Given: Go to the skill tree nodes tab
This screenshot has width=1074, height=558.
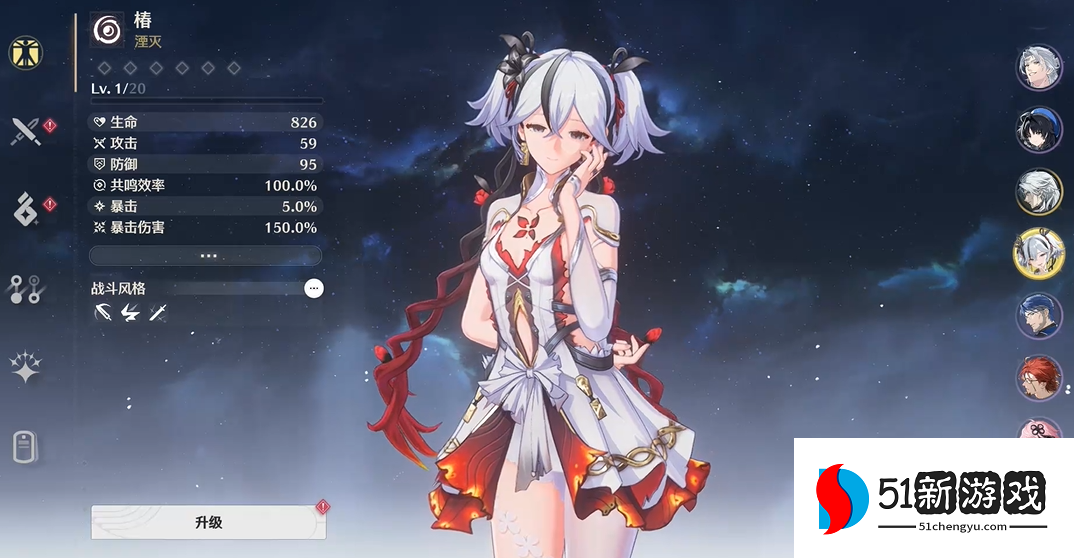Looking at the screenshot, I should [25, 288].
